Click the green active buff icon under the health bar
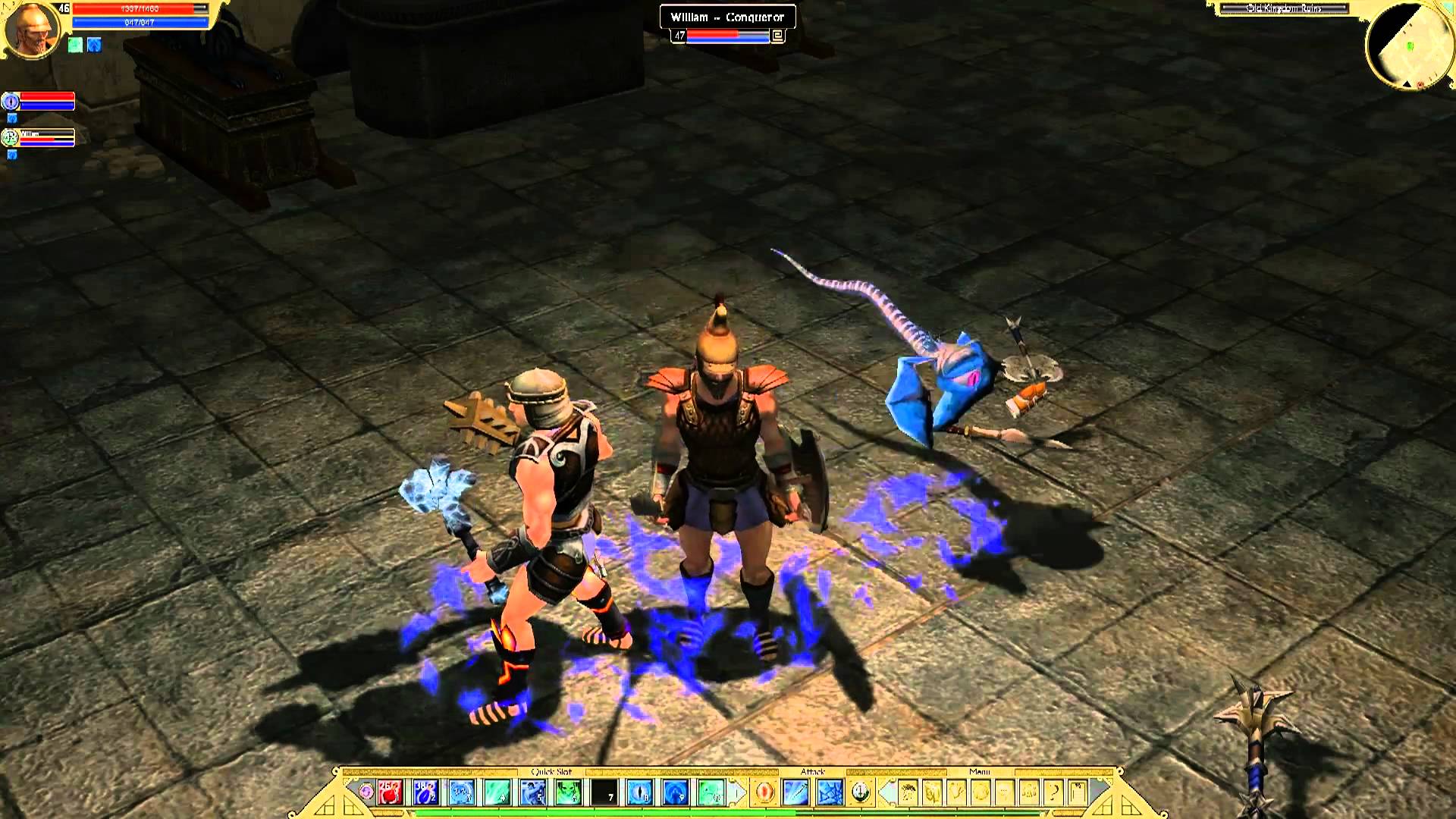Viewport: 1456px width, 819px height. (x=75, y=45)
